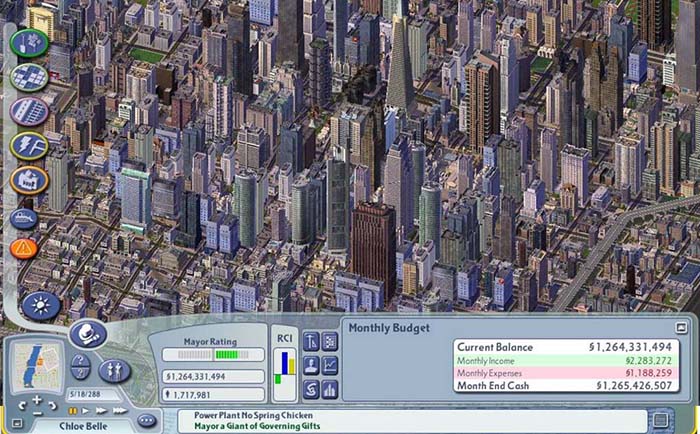Minimize the Monthly Budget panel
This screenshot has width=700, height=434.
click(x=681, y=327)
